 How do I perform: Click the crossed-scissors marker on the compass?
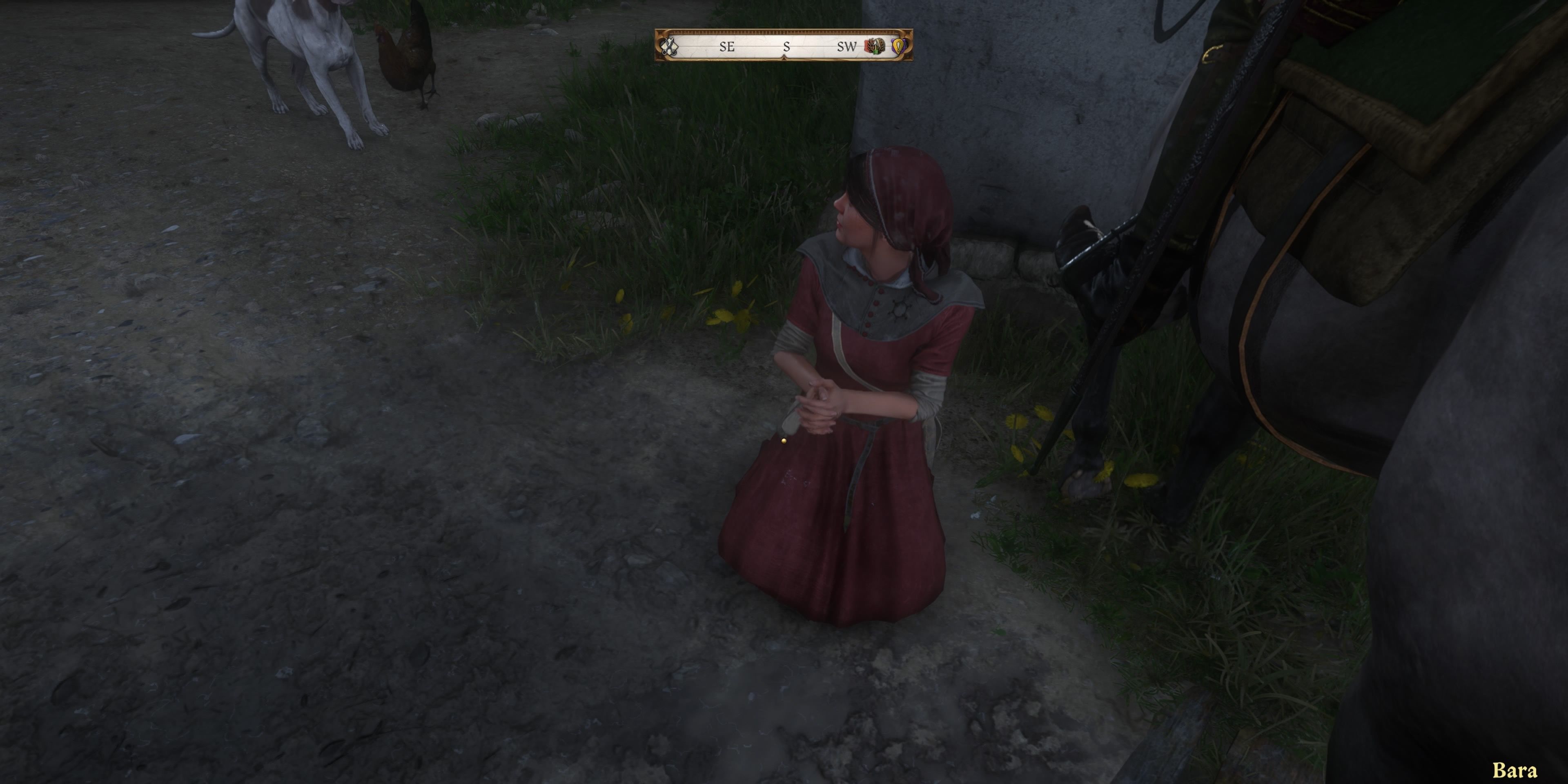point(670,46)
